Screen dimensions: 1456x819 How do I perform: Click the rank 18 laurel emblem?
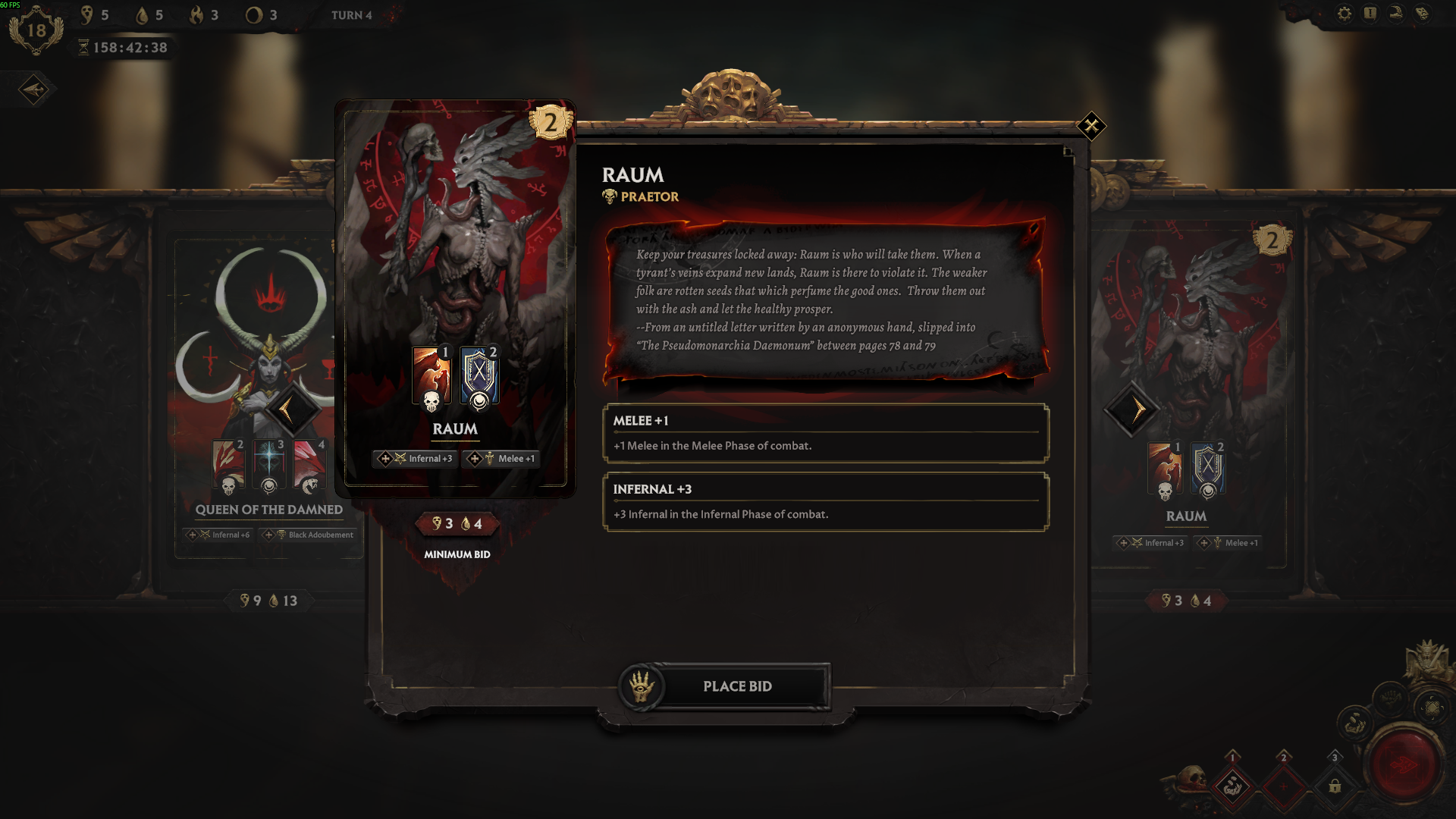click(x=36, y=30)
